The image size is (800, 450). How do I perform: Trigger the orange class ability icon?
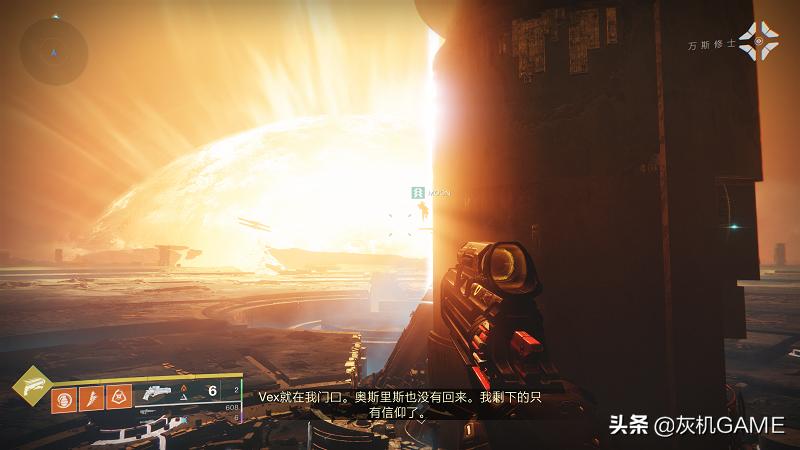pyautogui.click(x=117, y=399)
